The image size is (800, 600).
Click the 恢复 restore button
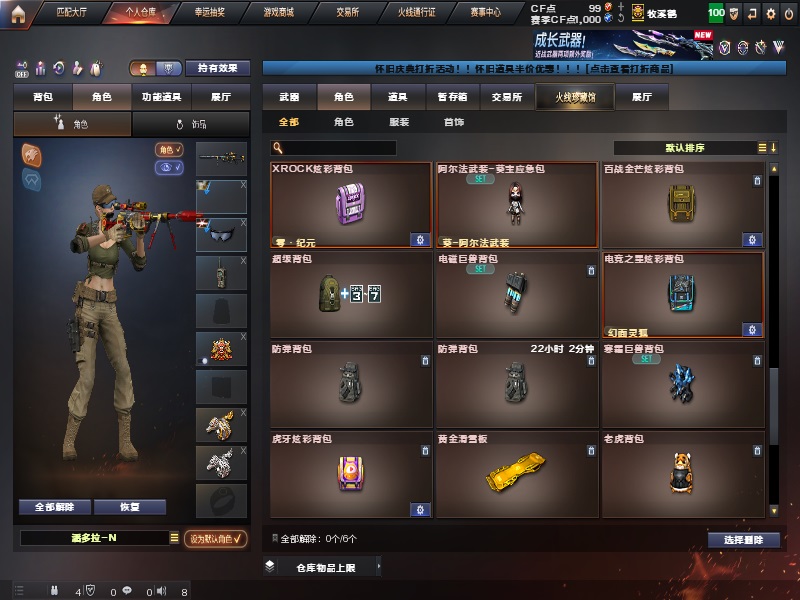coord(129,507)
